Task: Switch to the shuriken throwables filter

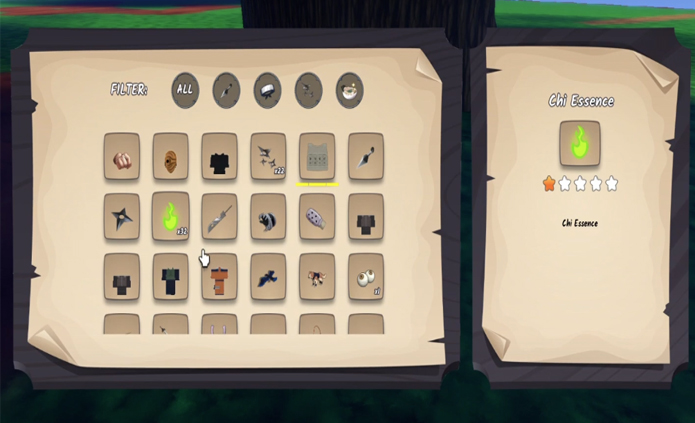Action: [x=309, y=90]
